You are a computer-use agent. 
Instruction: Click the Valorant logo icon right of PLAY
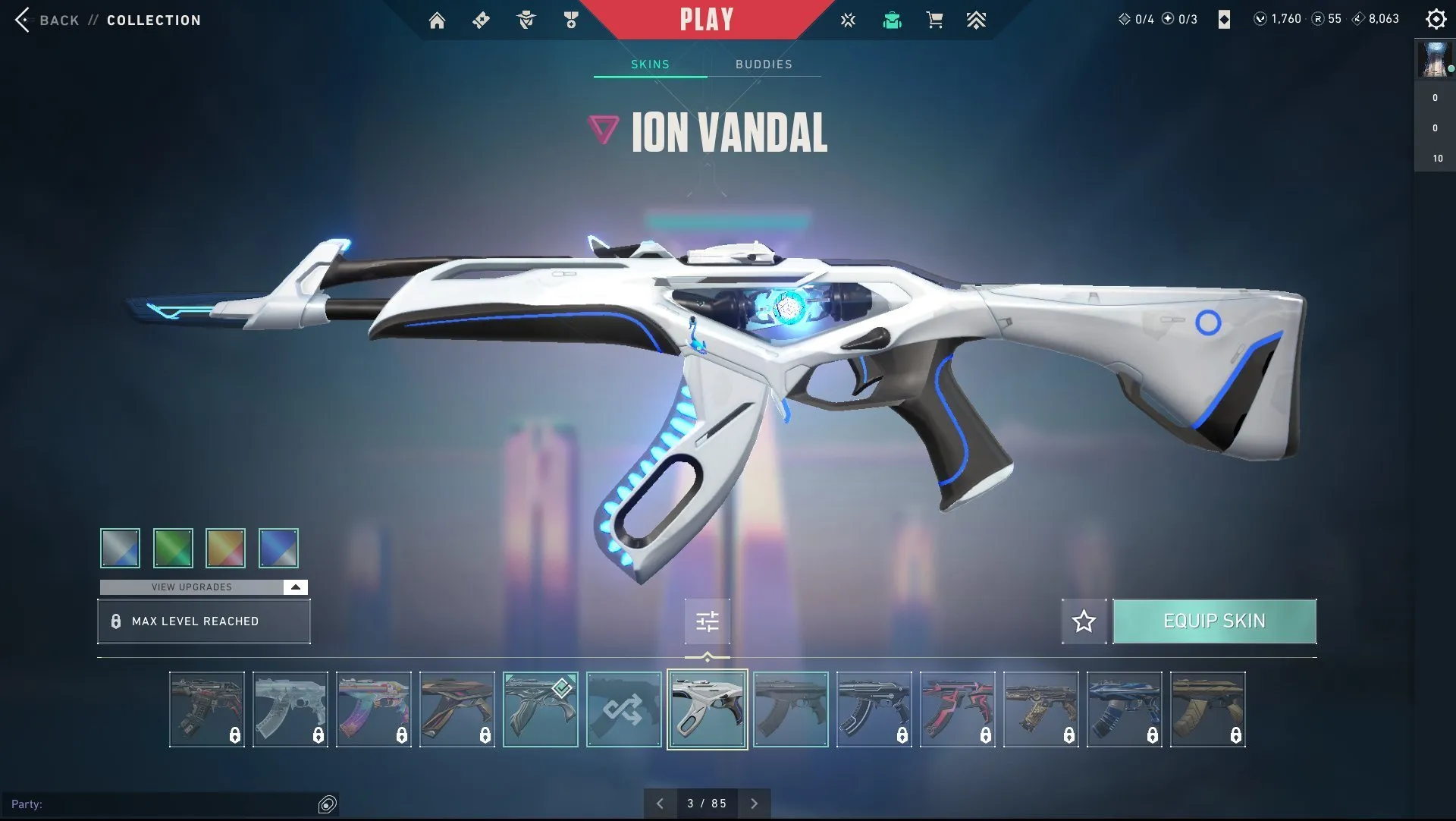point(848,20)
